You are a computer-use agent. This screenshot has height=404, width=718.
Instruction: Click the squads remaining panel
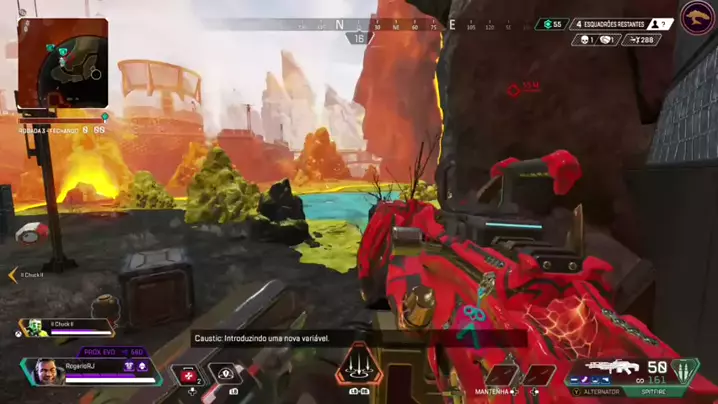pos(607,24)
